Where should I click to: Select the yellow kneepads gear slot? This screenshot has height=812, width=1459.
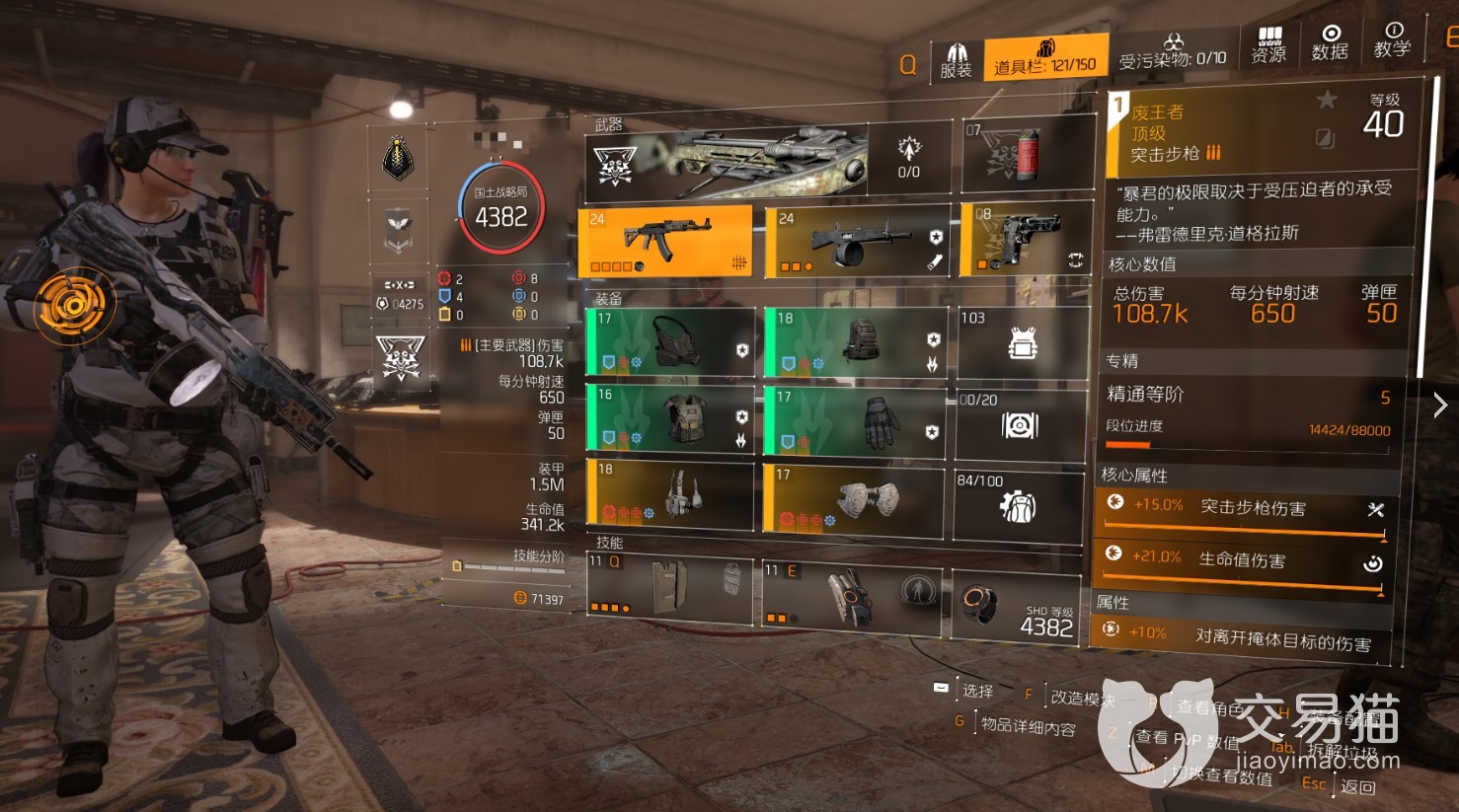click(856, 499)
